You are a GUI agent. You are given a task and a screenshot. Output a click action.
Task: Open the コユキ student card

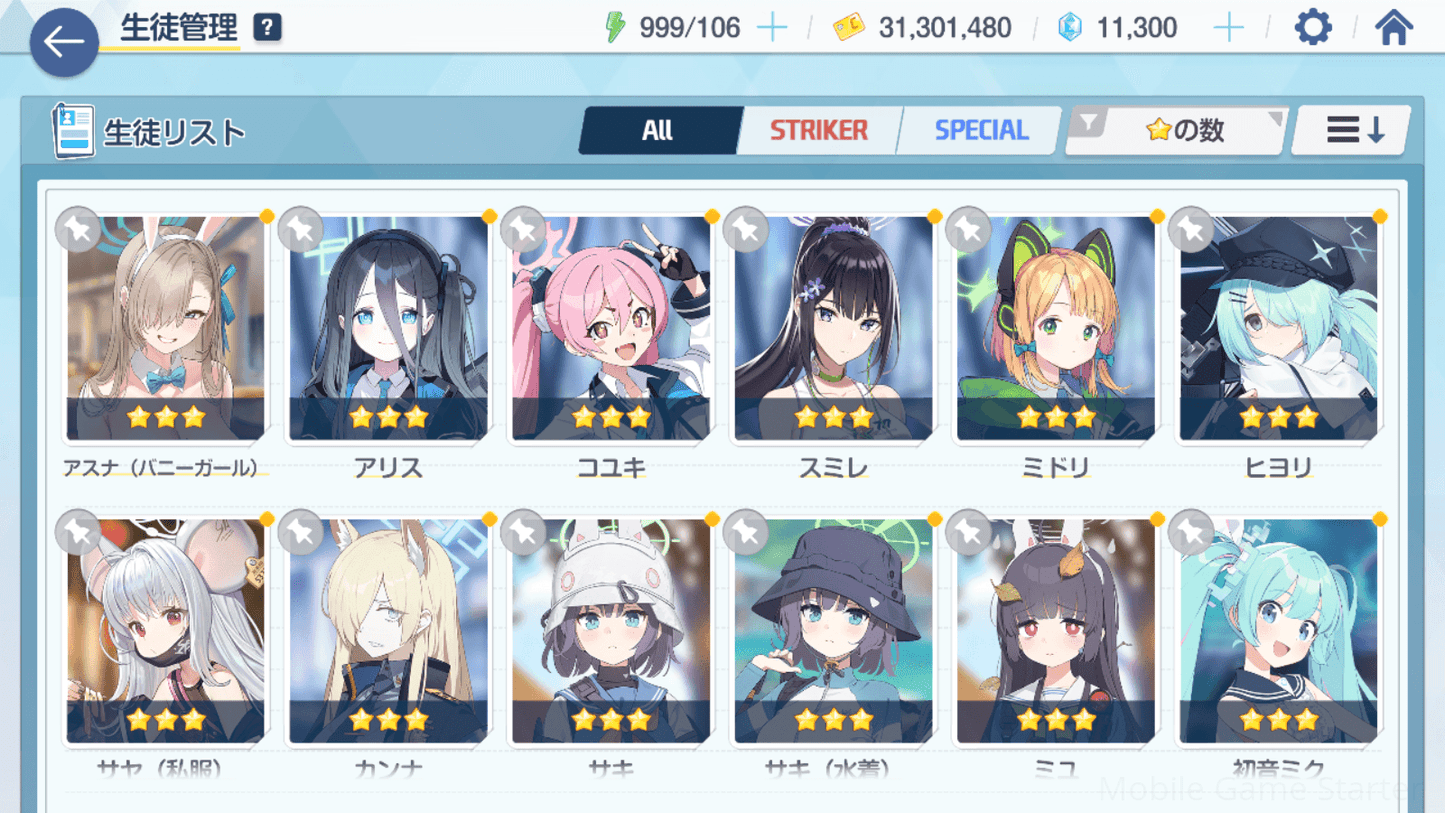tap(611, 328)
